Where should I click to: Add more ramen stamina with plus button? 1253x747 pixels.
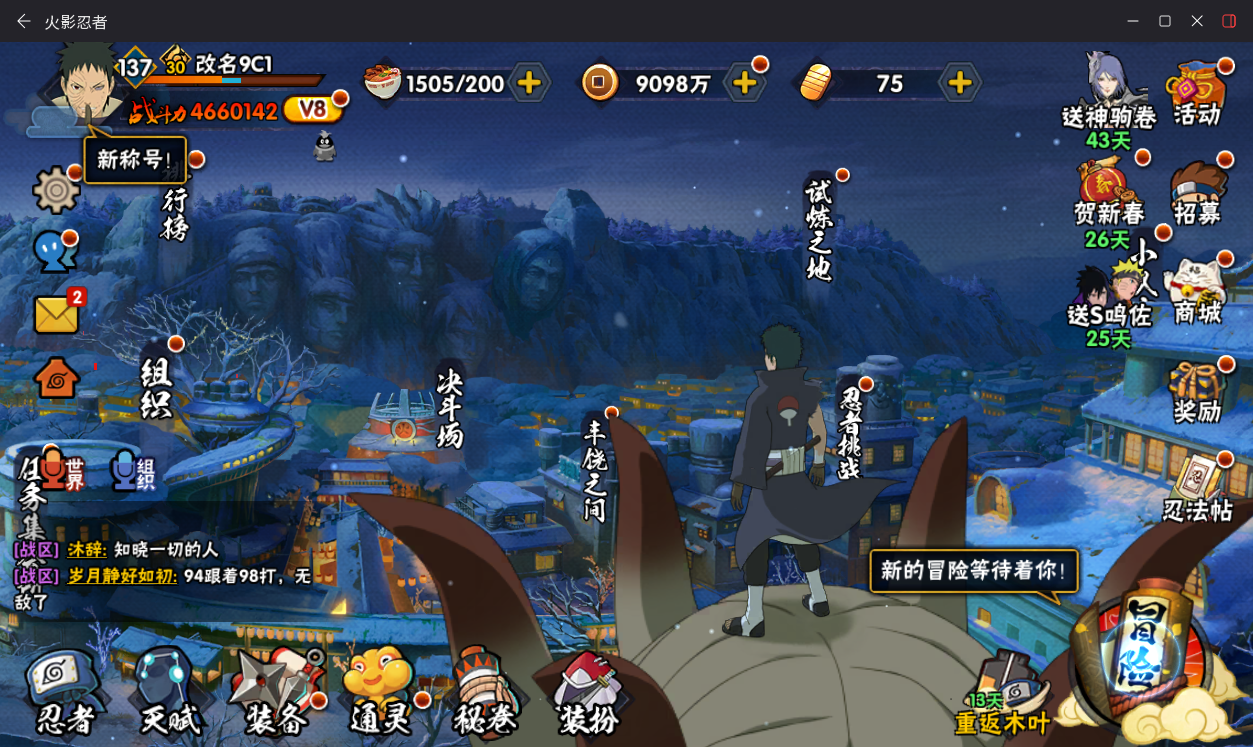pyautogui.click(x=529, y=83)
